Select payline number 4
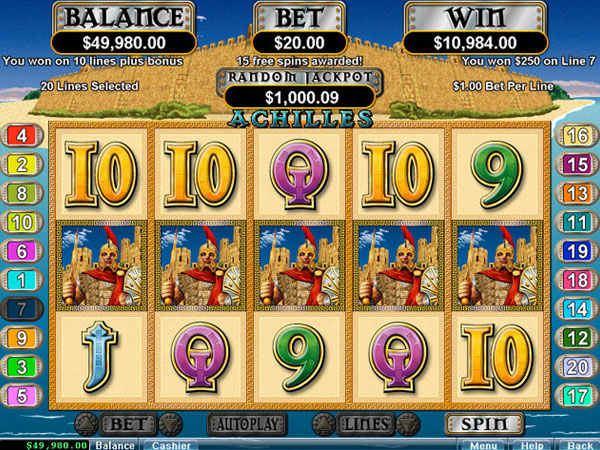The image size is (600, 450). click(x=22, y=136)
